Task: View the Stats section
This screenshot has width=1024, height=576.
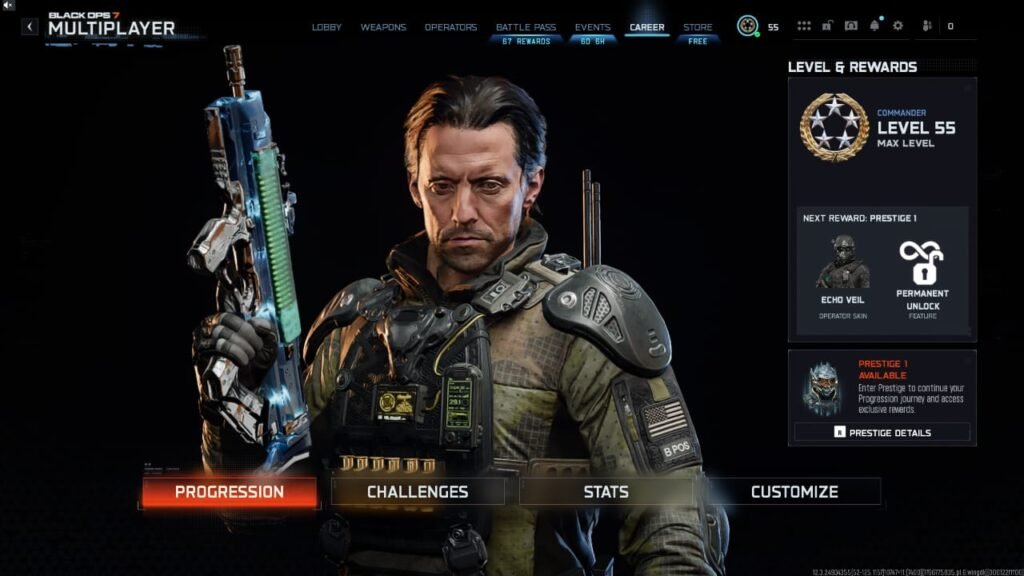Action: point(606,491)
